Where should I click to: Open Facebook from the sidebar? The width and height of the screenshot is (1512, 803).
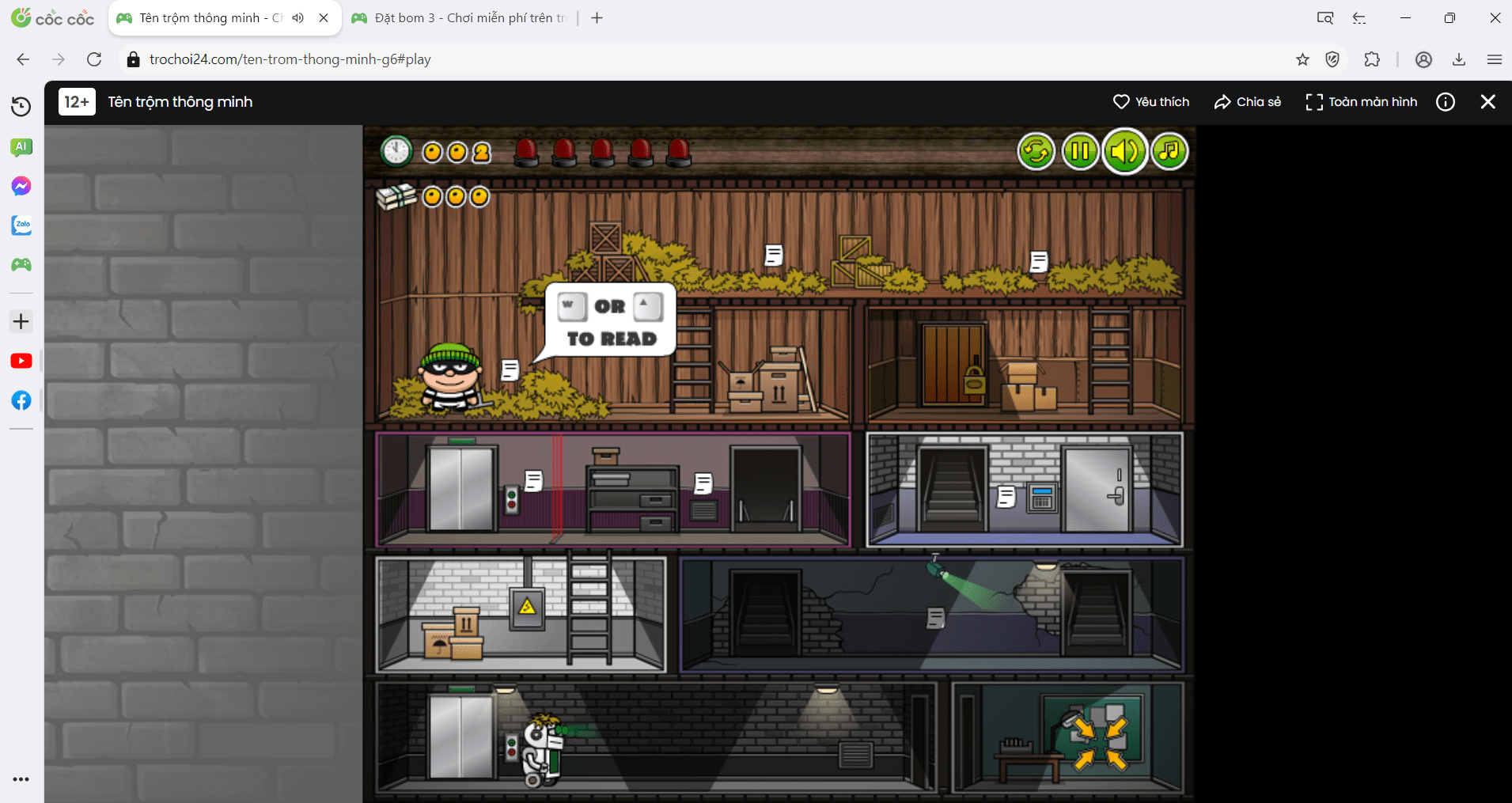tap(21, 400)
